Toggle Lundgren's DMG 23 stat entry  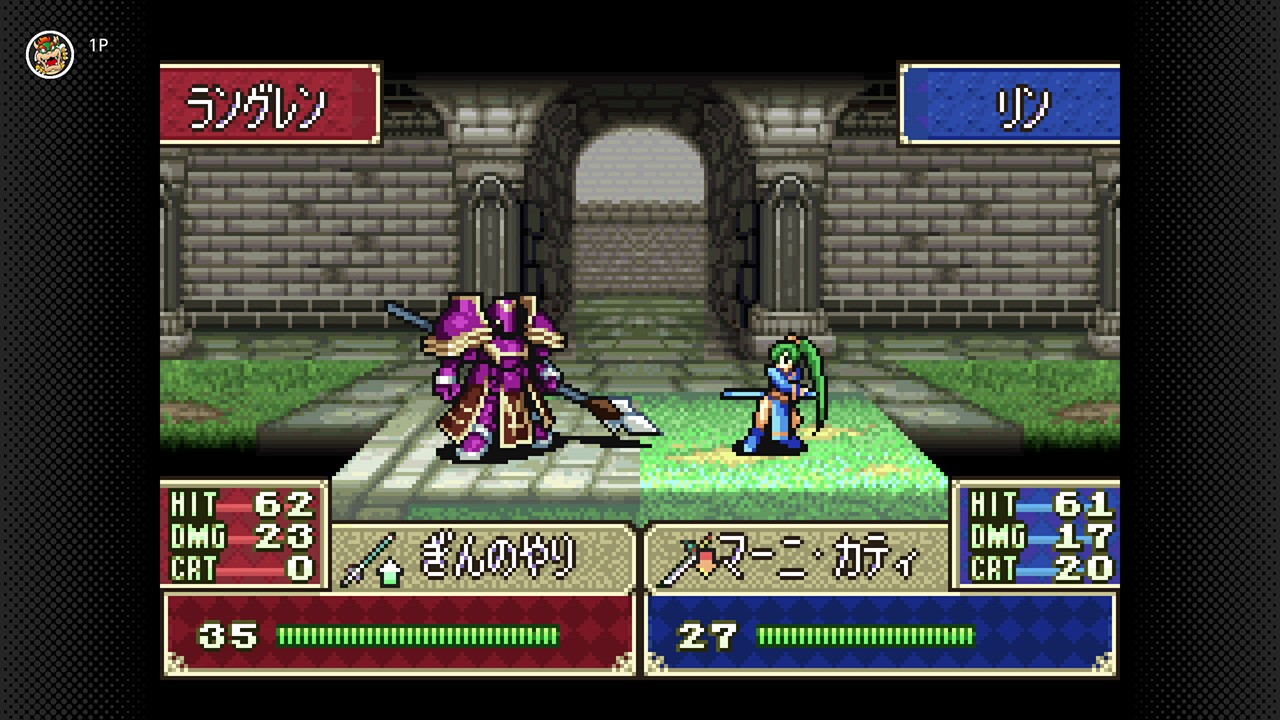coord(240,538)
